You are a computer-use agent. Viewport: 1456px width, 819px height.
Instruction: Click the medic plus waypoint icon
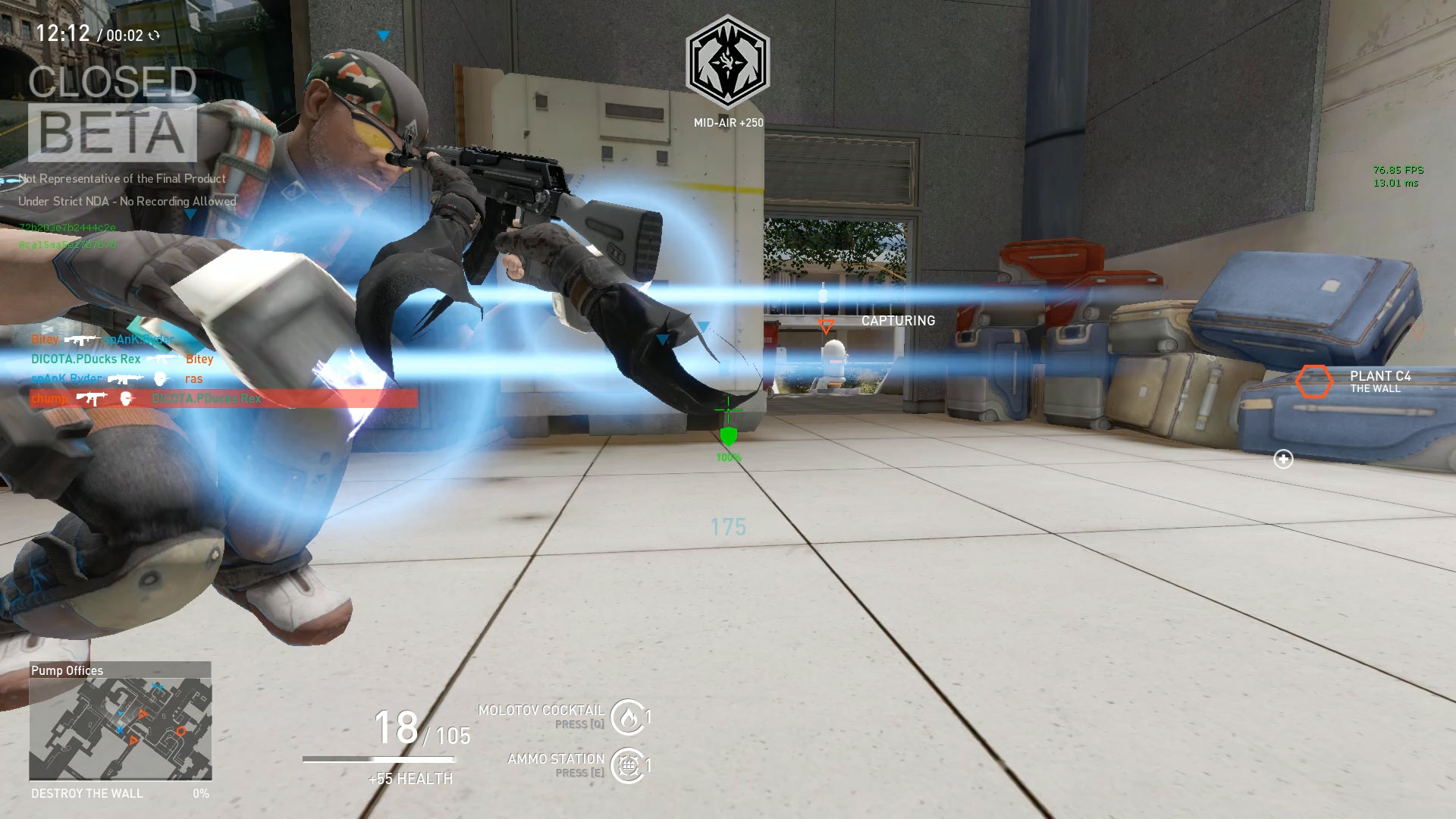(1283, 459)
